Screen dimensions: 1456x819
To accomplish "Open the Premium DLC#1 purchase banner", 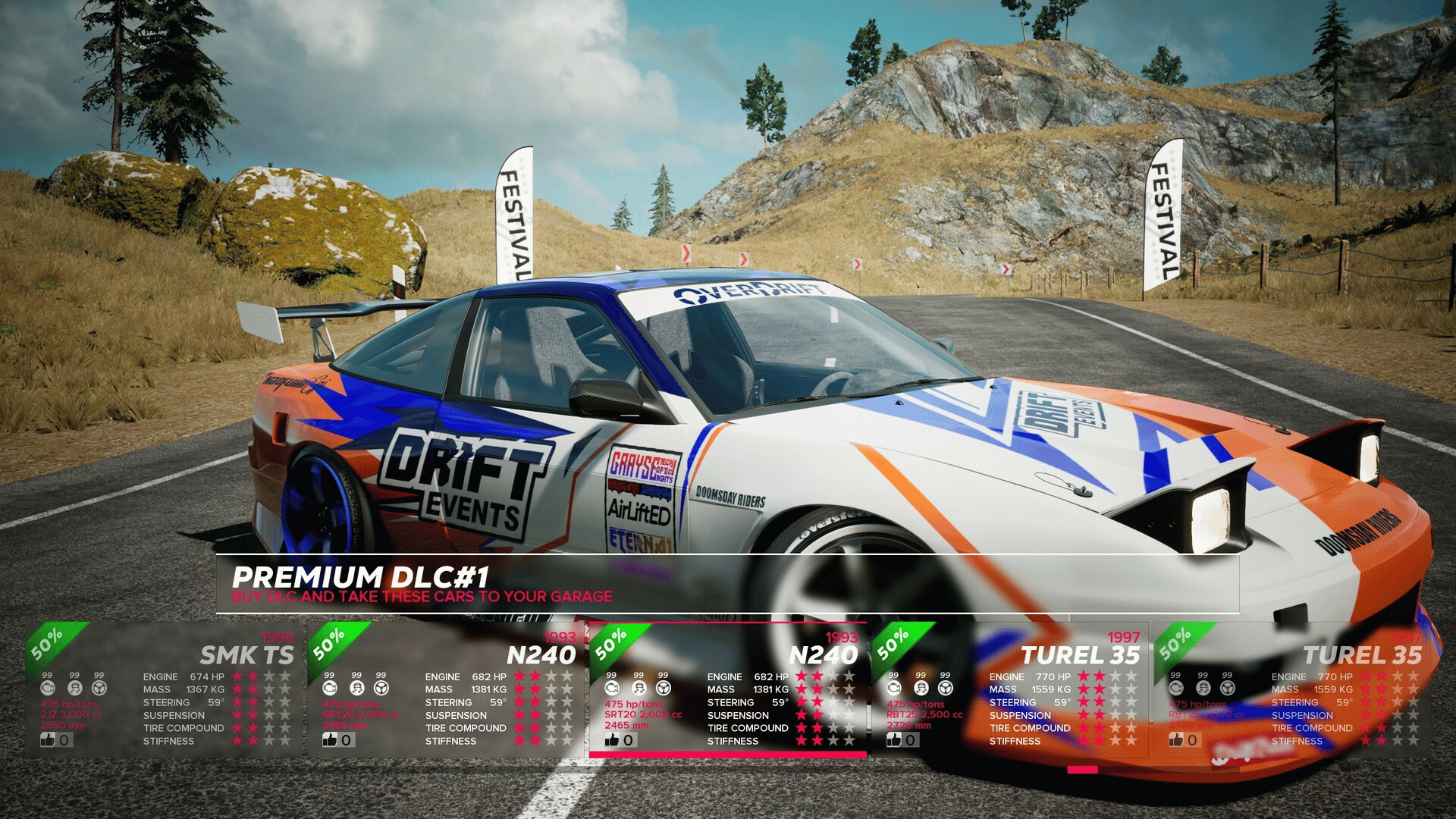I will click(726, 584).
